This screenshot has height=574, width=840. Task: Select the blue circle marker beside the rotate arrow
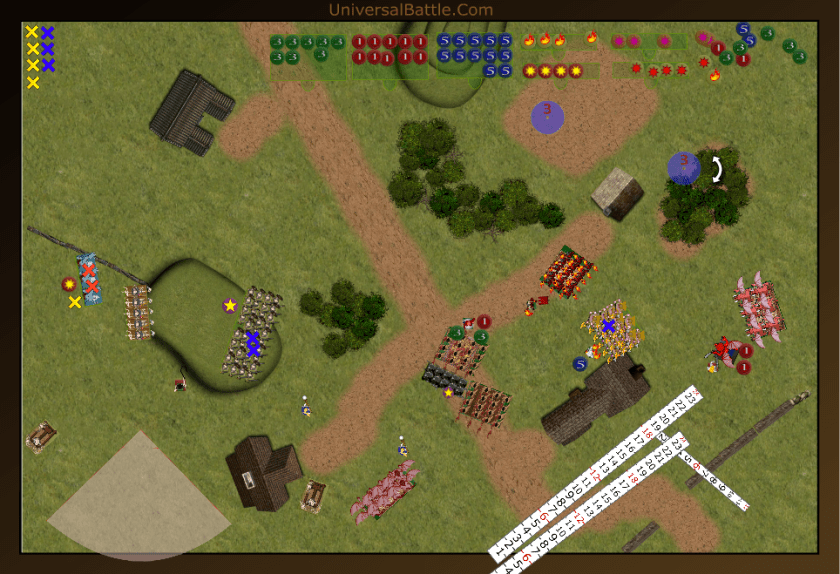[684, 167]
